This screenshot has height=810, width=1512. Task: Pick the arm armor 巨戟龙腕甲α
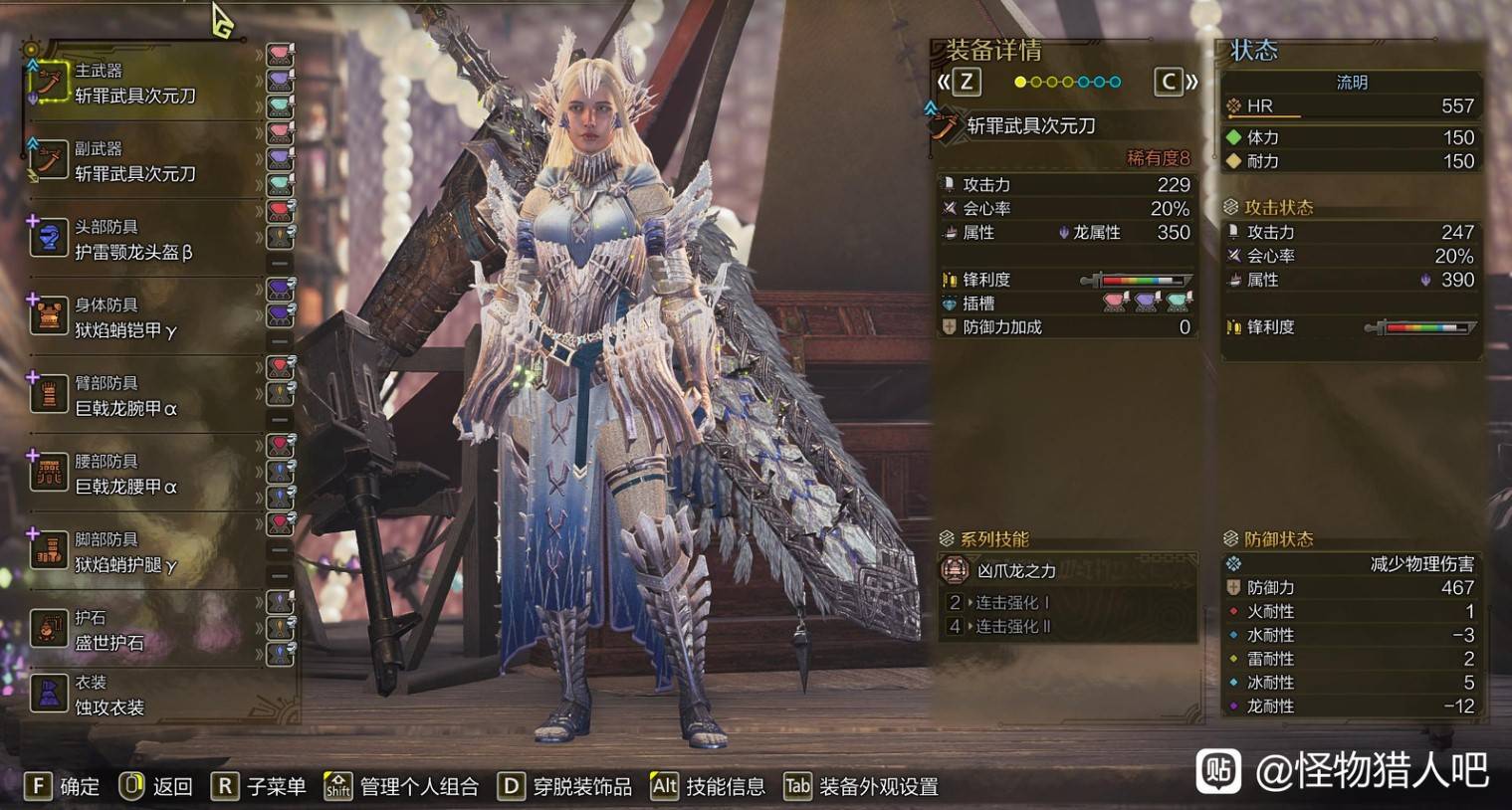pyautogui.click(x=125, y=396)
